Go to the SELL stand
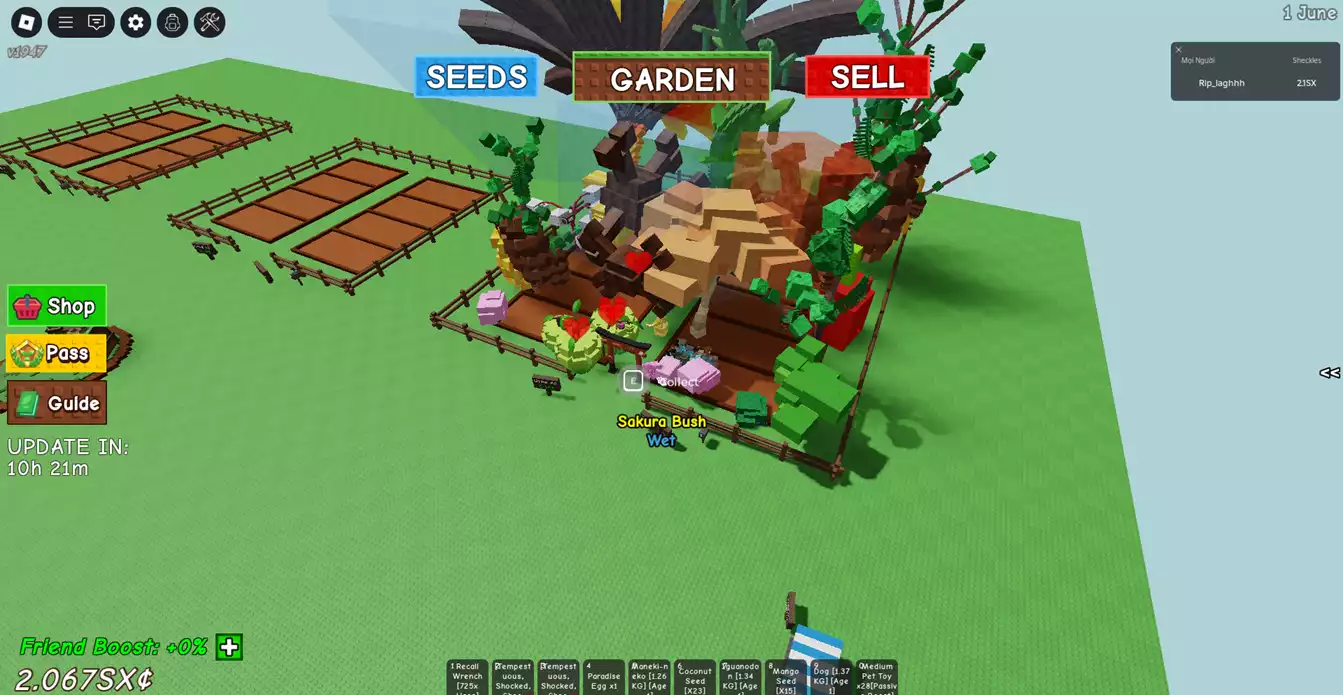 pyautogui.click(x=867, y=77)
